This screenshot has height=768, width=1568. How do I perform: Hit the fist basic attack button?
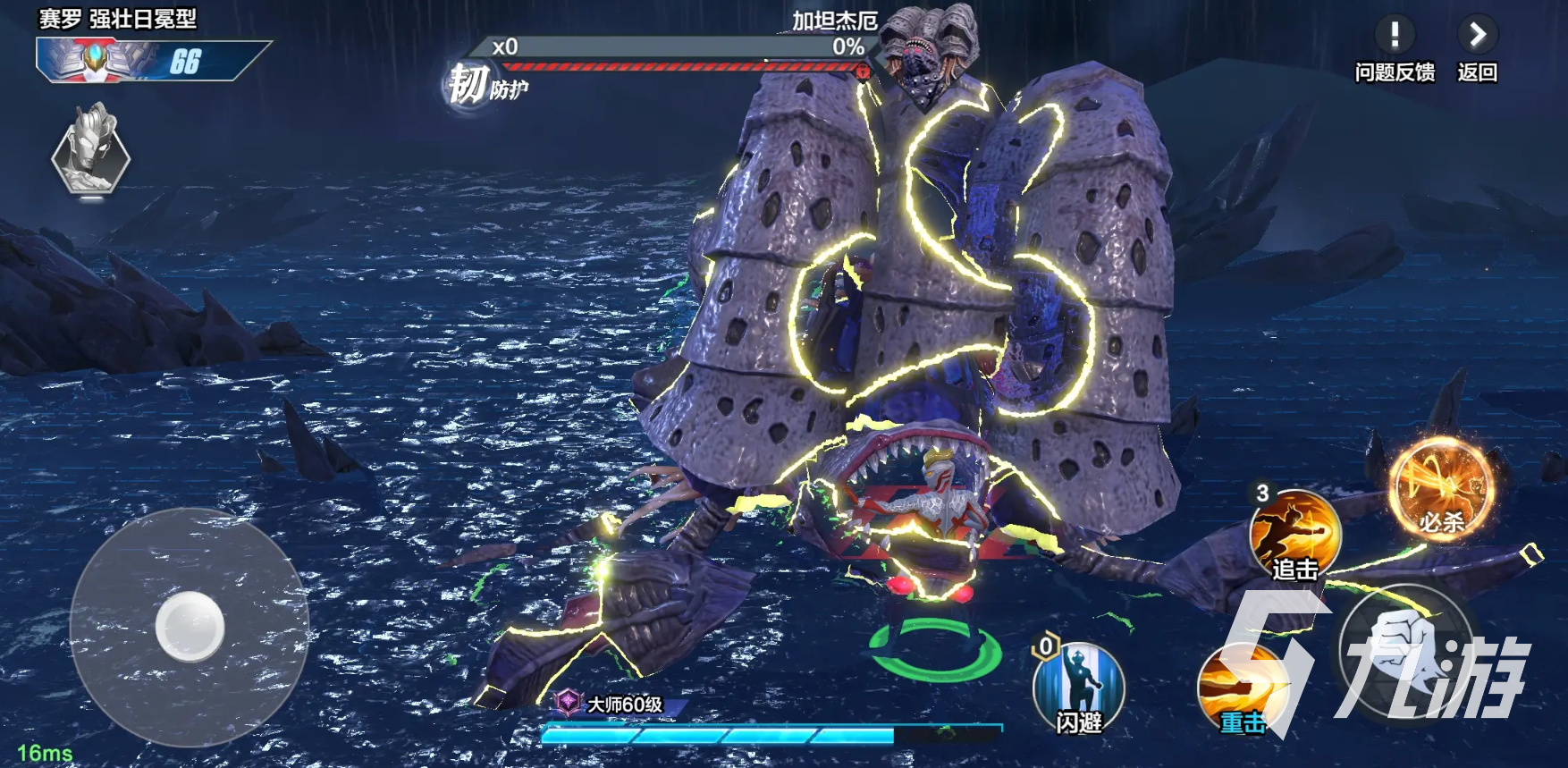[x=1406, y=650]
